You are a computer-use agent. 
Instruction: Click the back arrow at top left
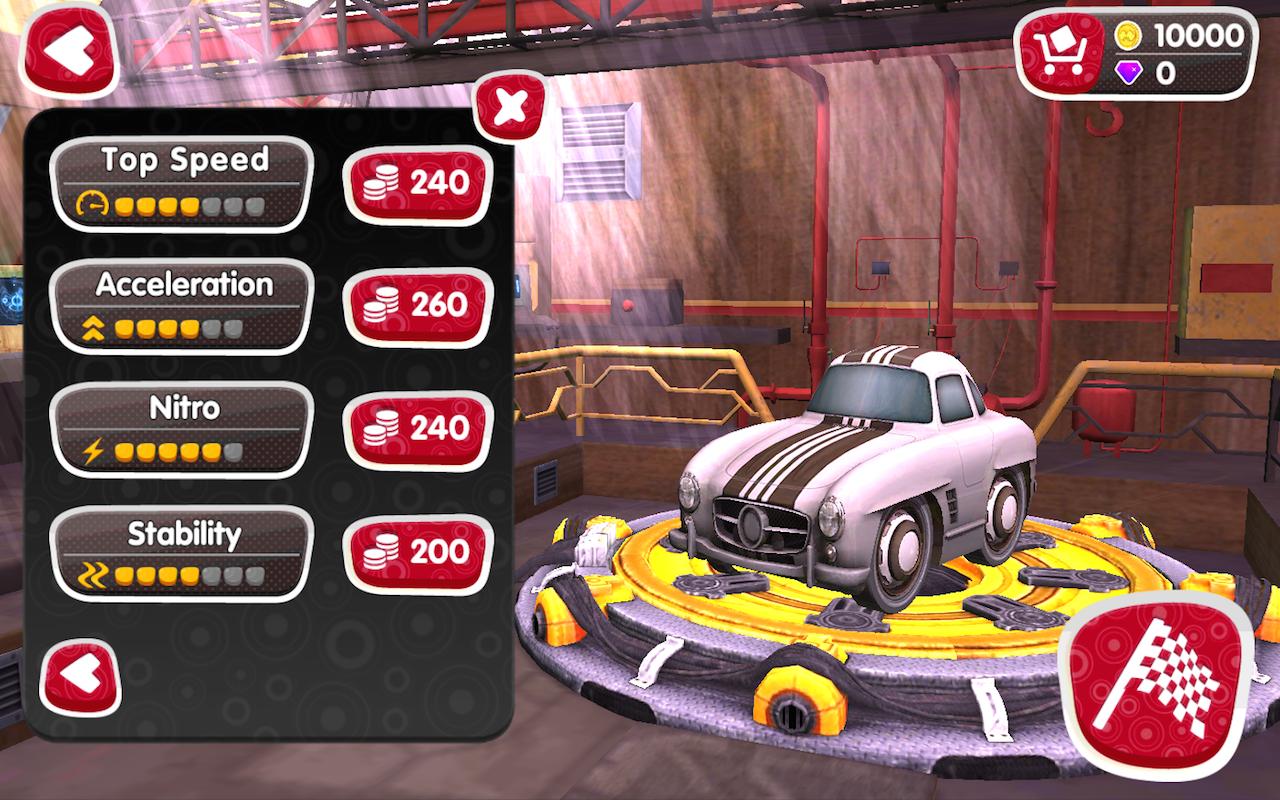click(x=70, y=46)
